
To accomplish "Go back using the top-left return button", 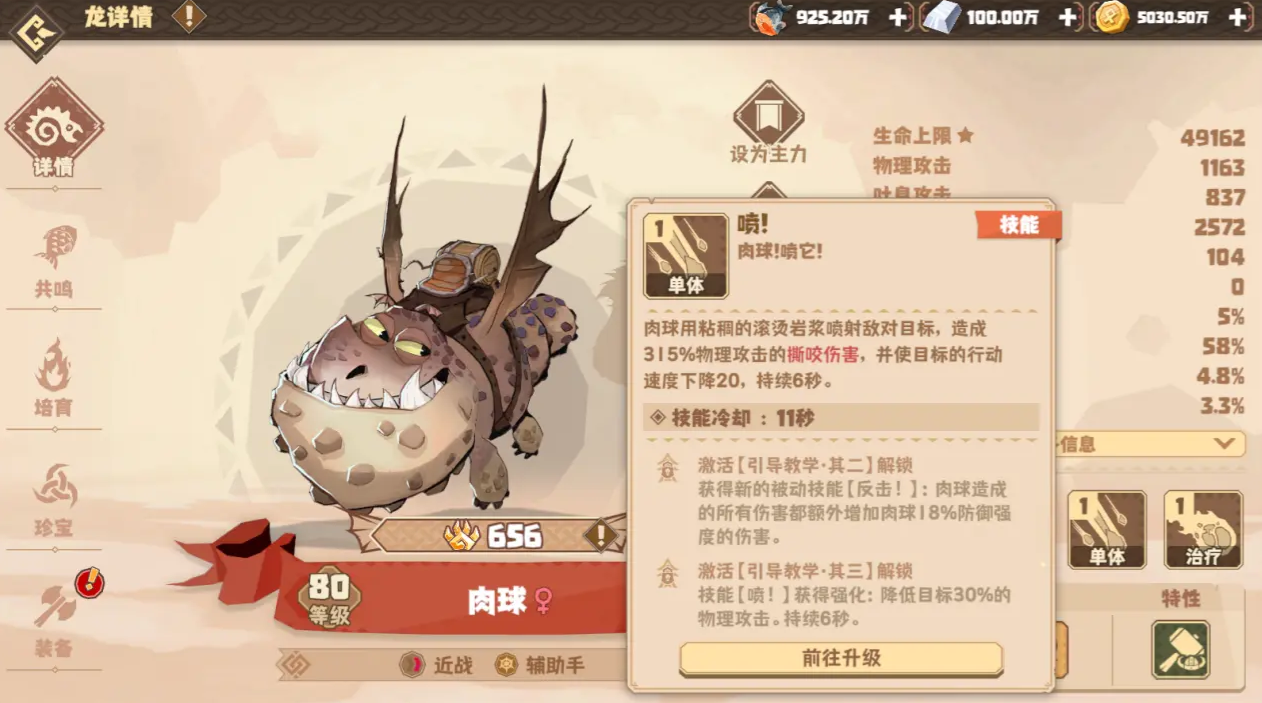I will [x=36, y=33].
